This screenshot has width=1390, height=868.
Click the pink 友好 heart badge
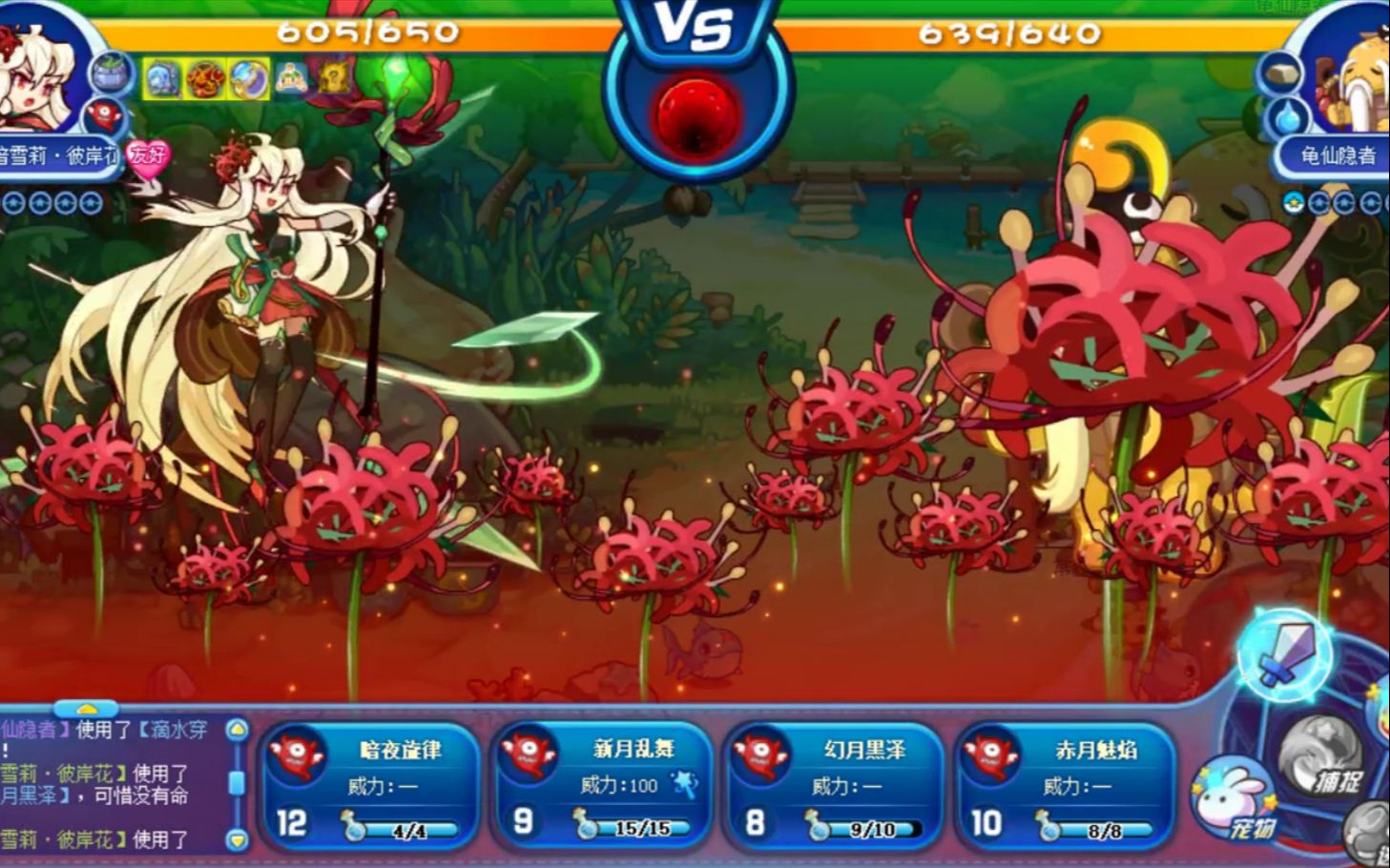[x=148, y=155]
